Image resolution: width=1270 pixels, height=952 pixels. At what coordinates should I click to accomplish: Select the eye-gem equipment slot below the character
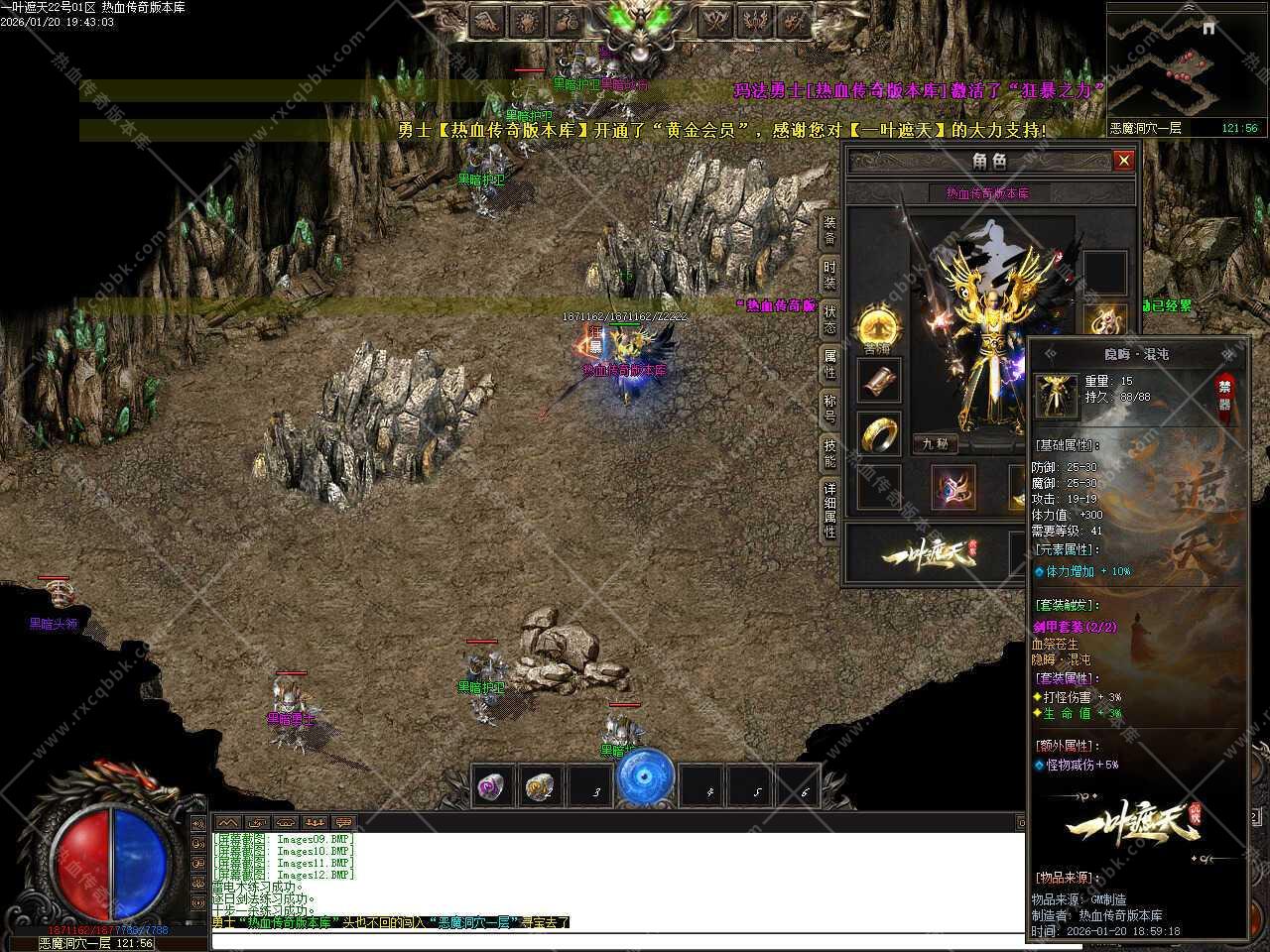[x=953, y=487]
